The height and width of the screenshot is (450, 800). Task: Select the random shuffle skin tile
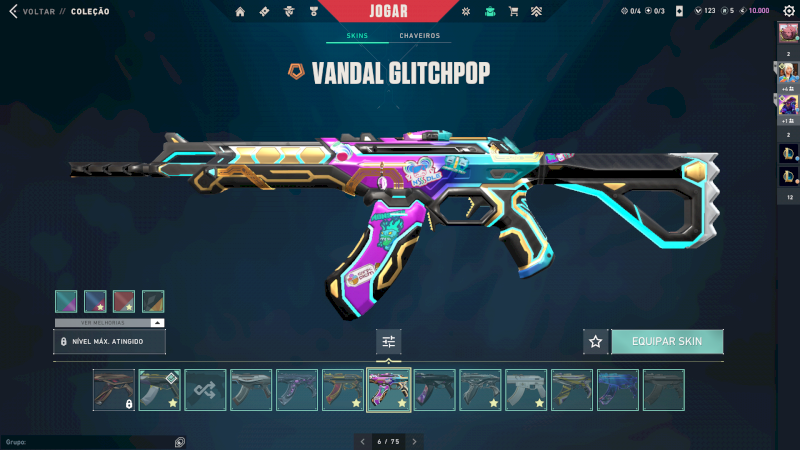coord(205,390)
